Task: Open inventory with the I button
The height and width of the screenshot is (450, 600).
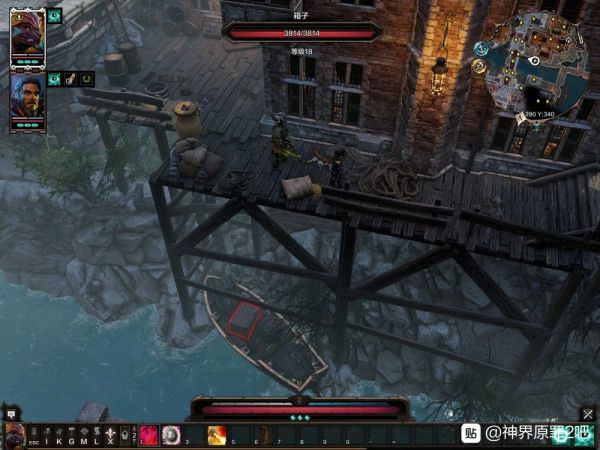Action: (46, 435)
